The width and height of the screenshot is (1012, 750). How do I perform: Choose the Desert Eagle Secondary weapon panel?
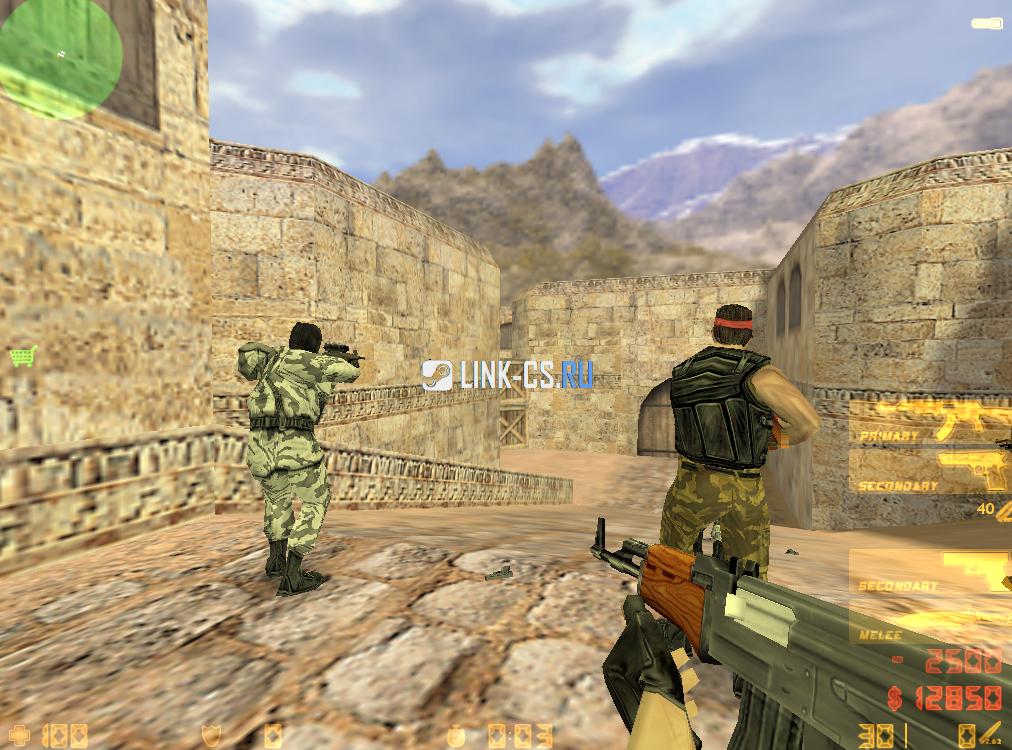click(930, 471)
